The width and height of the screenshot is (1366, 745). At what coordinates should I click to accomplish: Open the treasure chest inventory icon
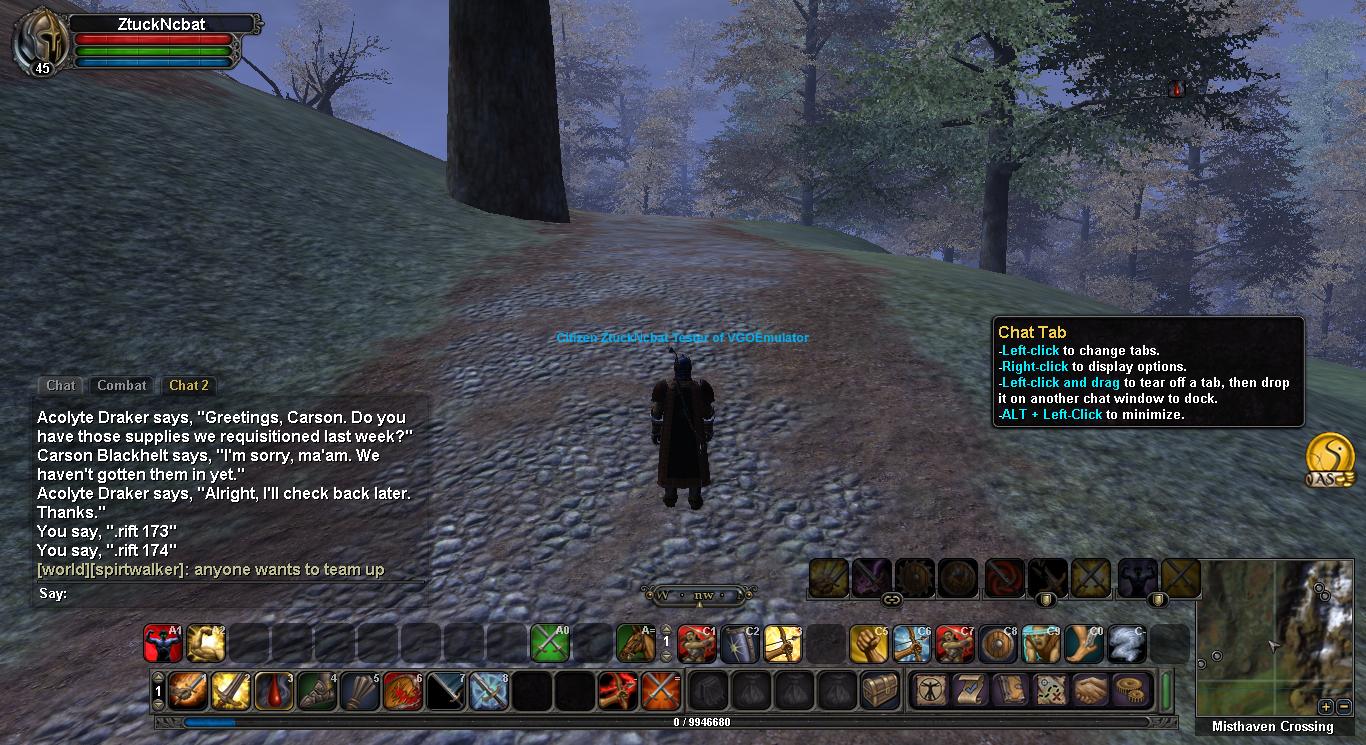880,690
